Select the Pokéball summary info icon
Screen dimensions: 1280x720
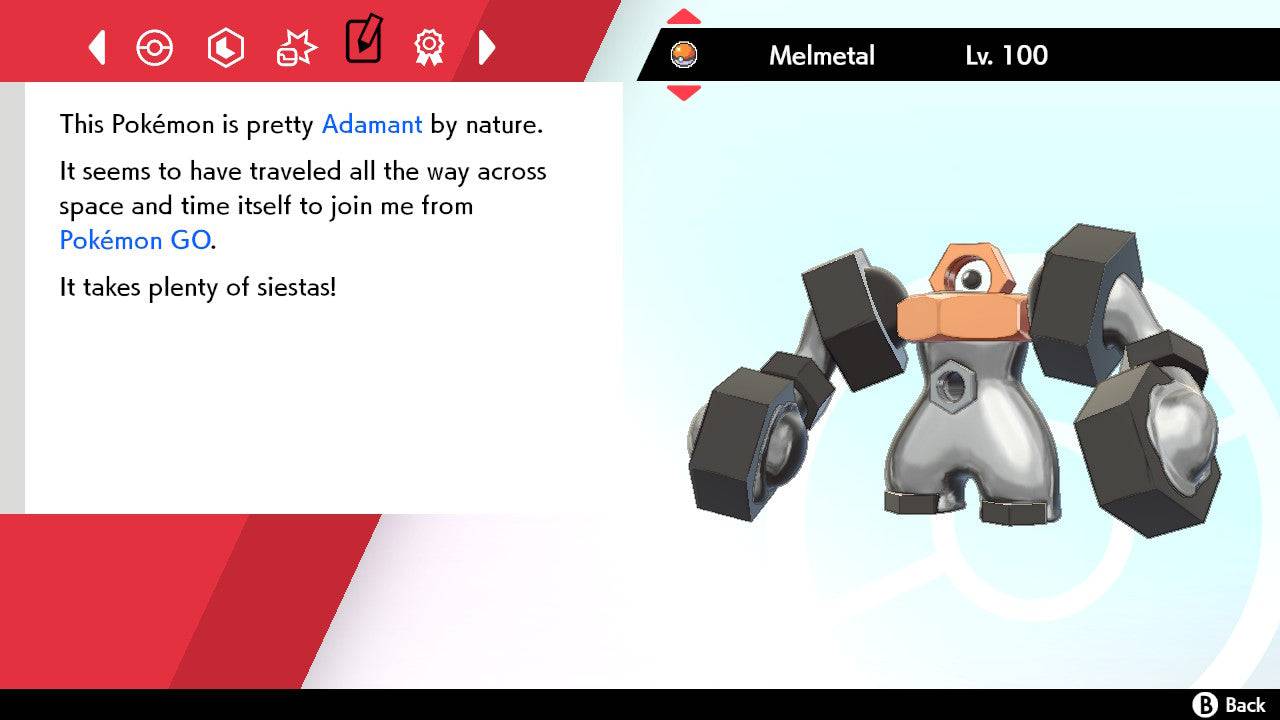155,47
